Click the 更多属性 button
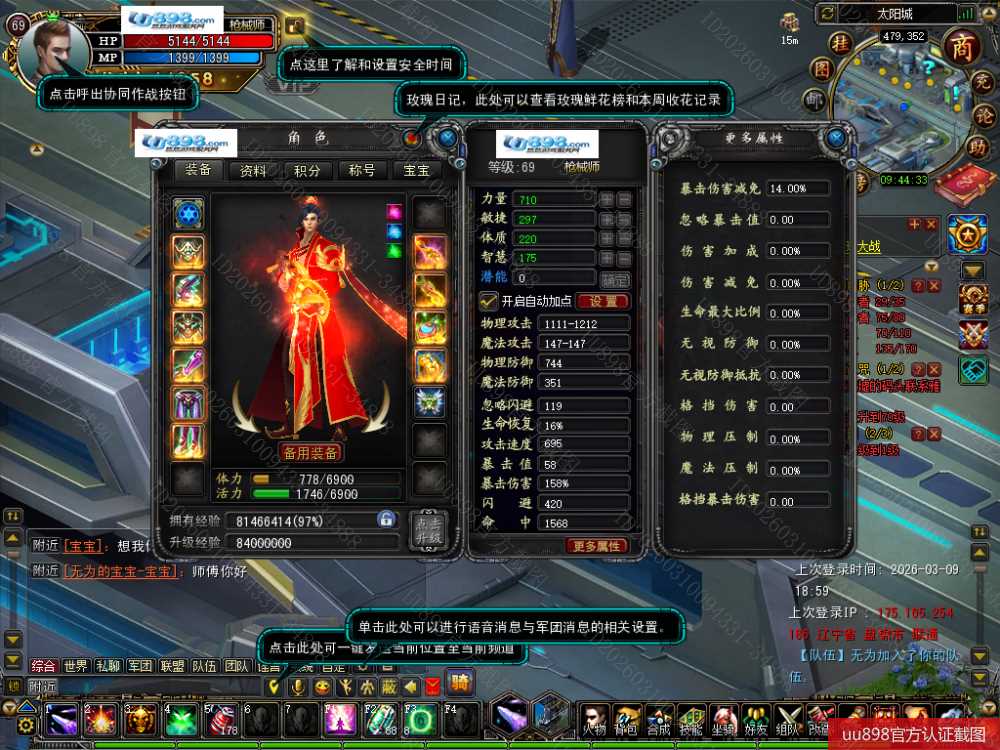The image size is (1000, 750). (598, 546)
